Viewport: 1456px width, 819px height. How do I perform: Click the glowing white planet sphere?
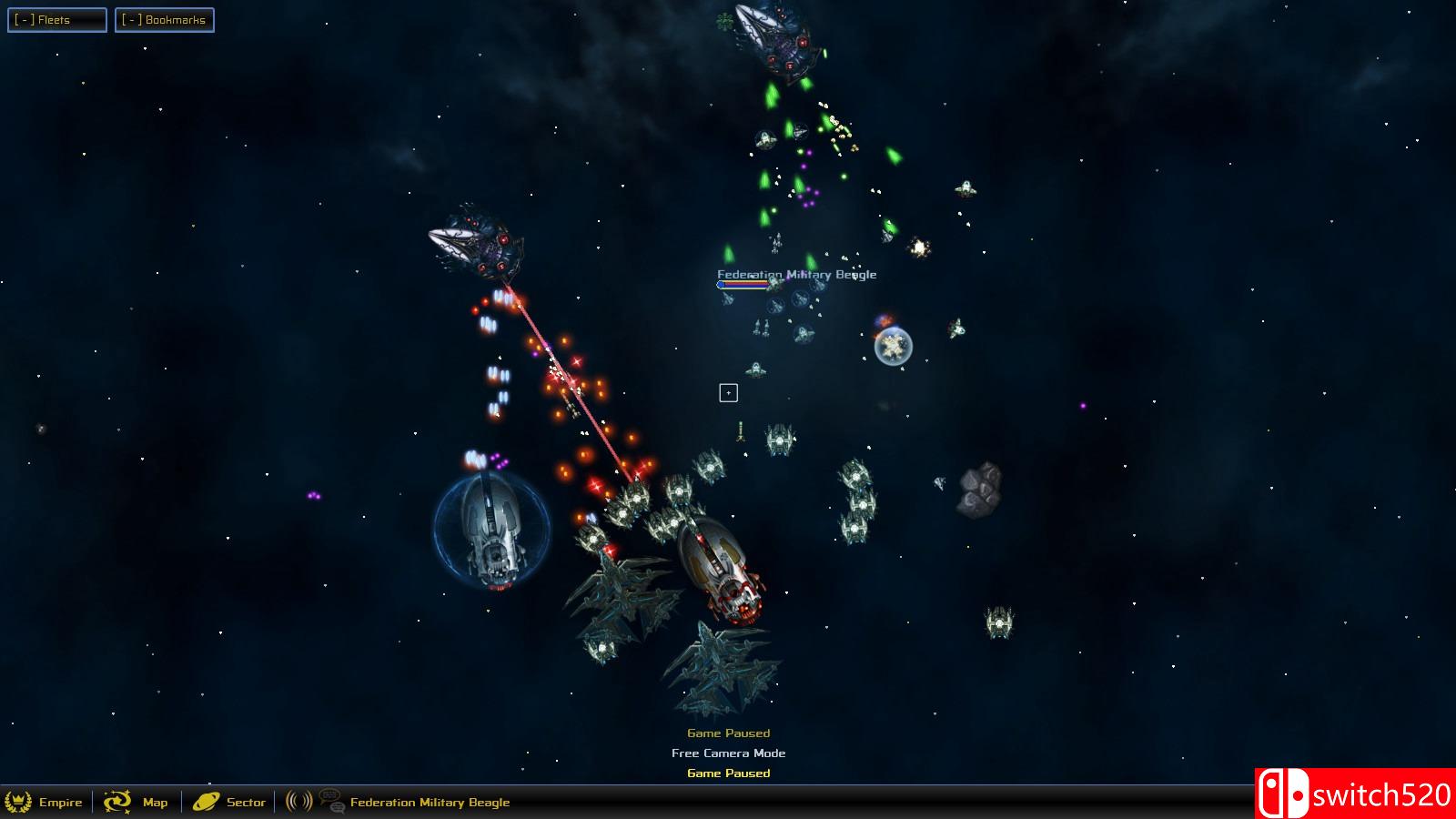[x=894, y=348]
